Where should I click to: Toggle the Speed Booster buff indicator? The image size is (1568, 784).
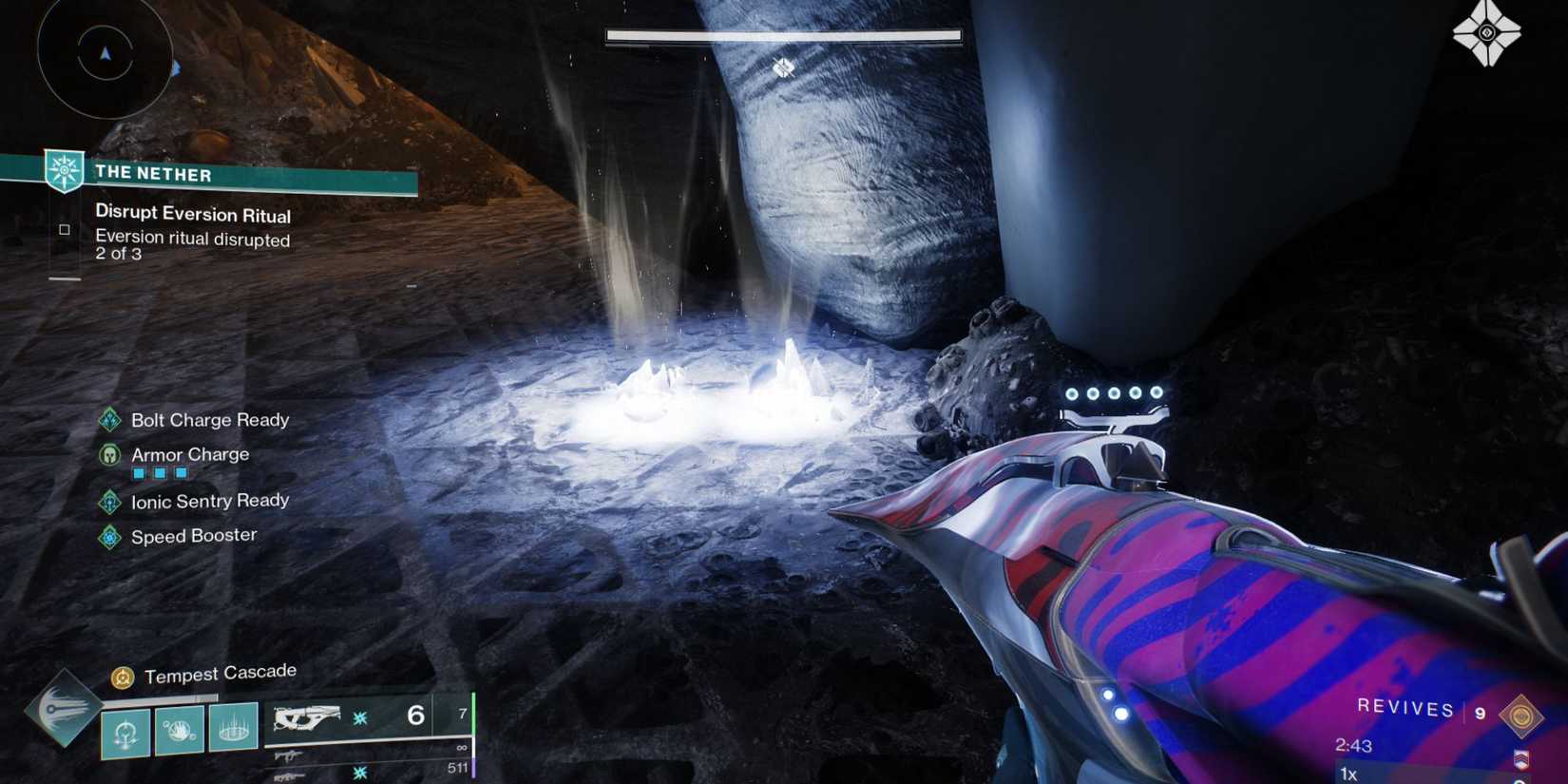(110, 535)
